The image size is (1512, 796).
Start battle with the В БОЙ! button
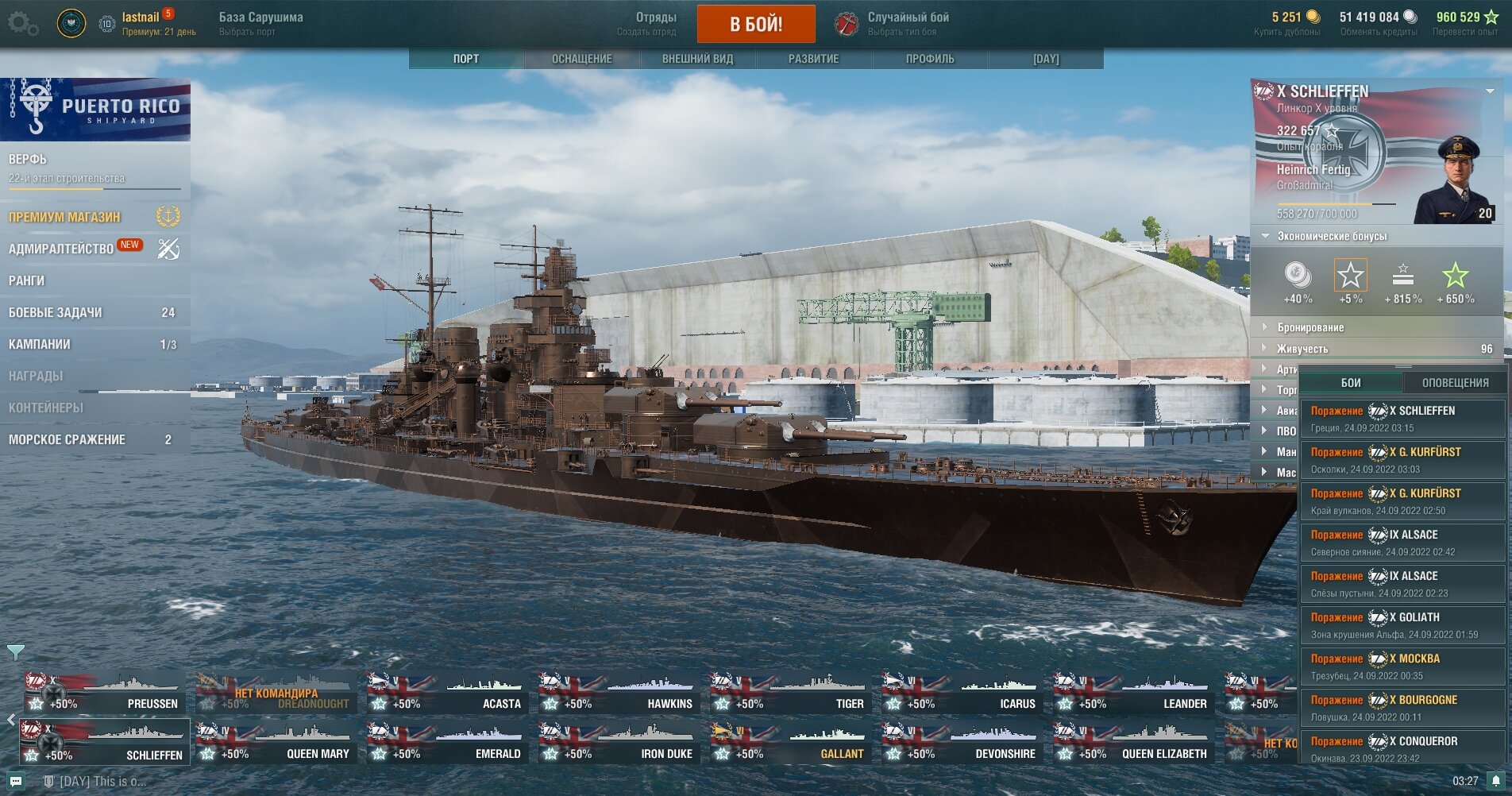point(755,24)
